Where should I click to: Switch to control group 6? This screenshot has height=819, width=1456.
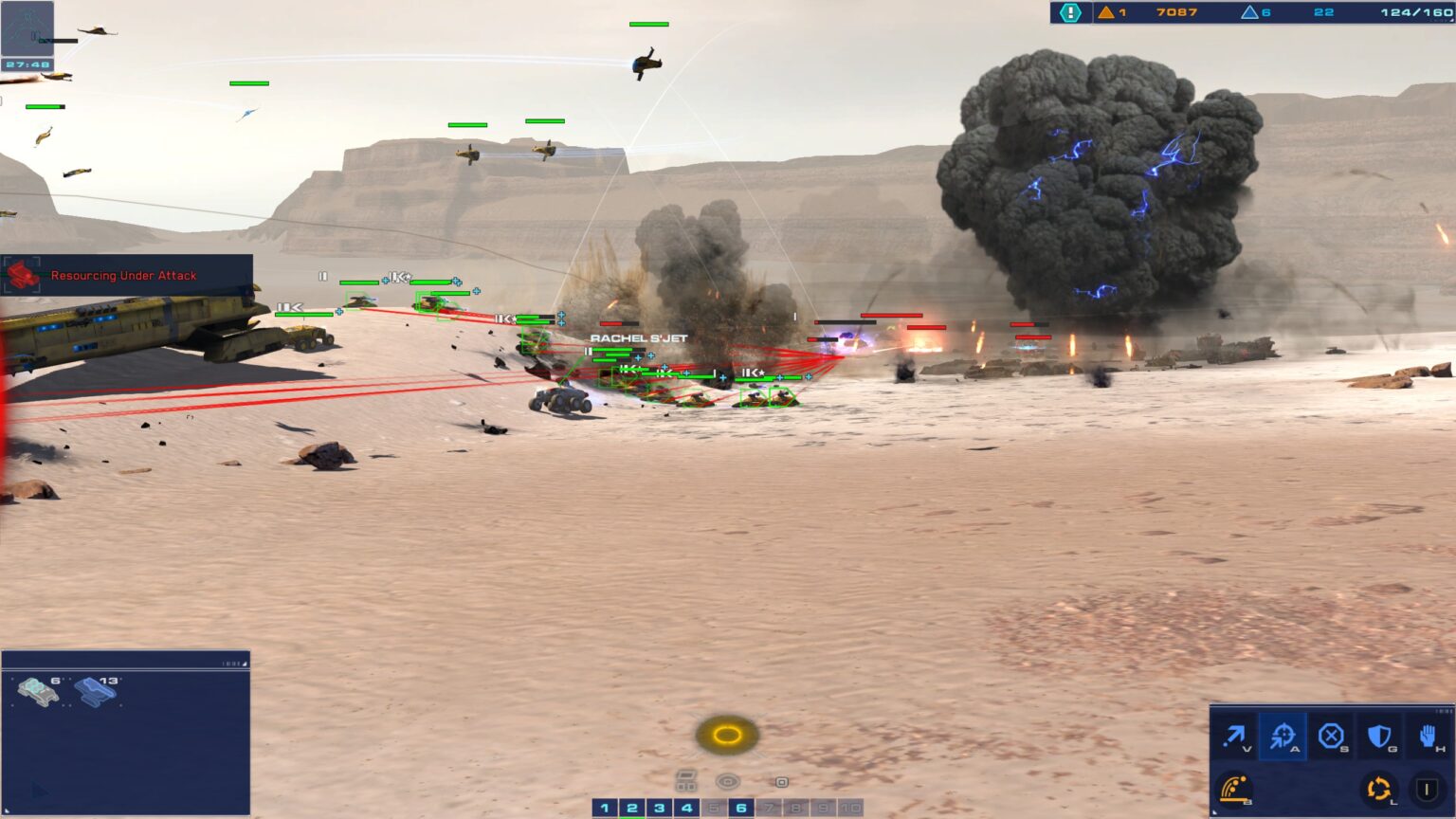pyautogui.click(x=740, y=808)
